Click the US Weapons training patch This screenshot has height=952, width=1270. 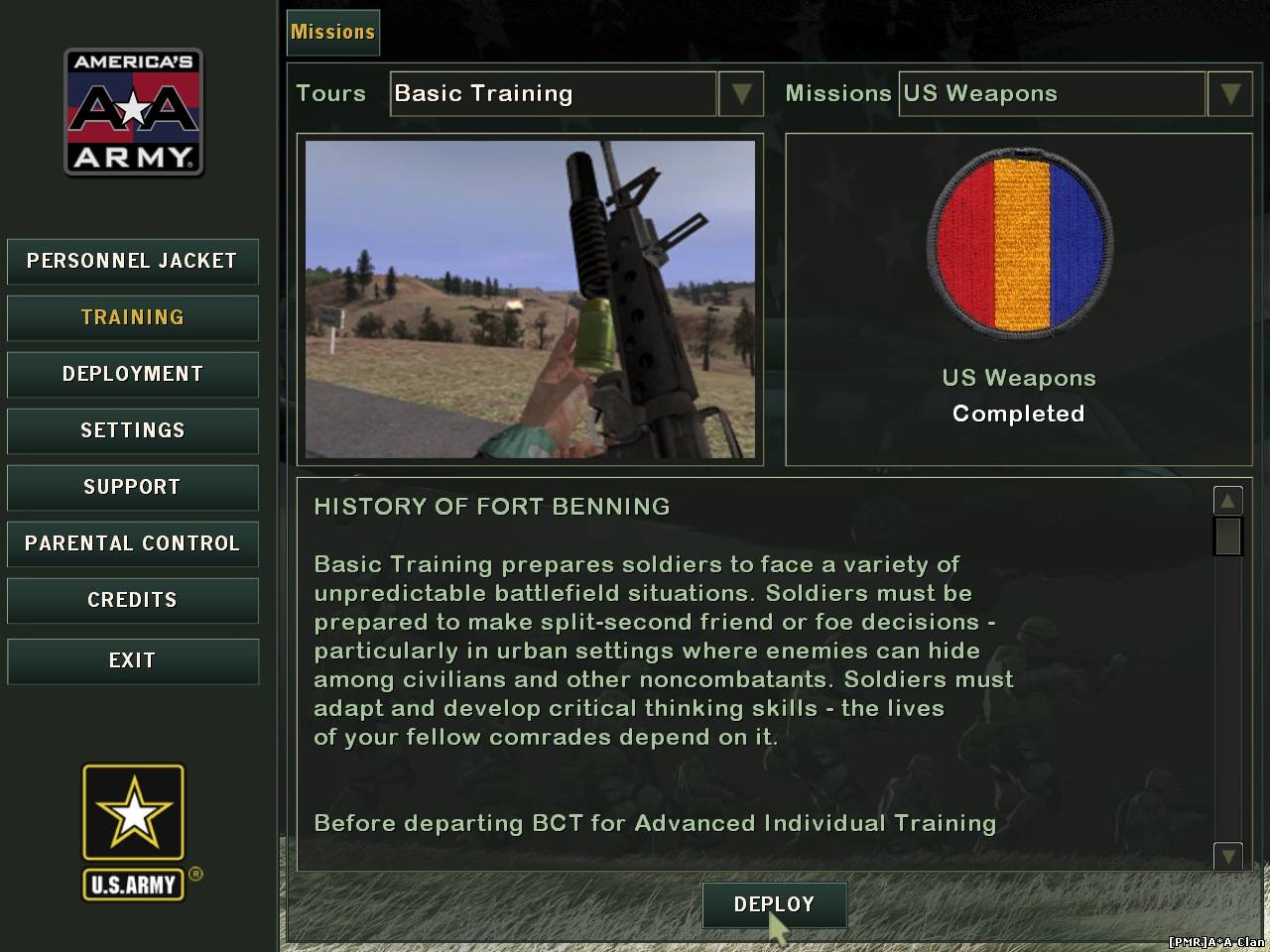tap(1019, 243)
